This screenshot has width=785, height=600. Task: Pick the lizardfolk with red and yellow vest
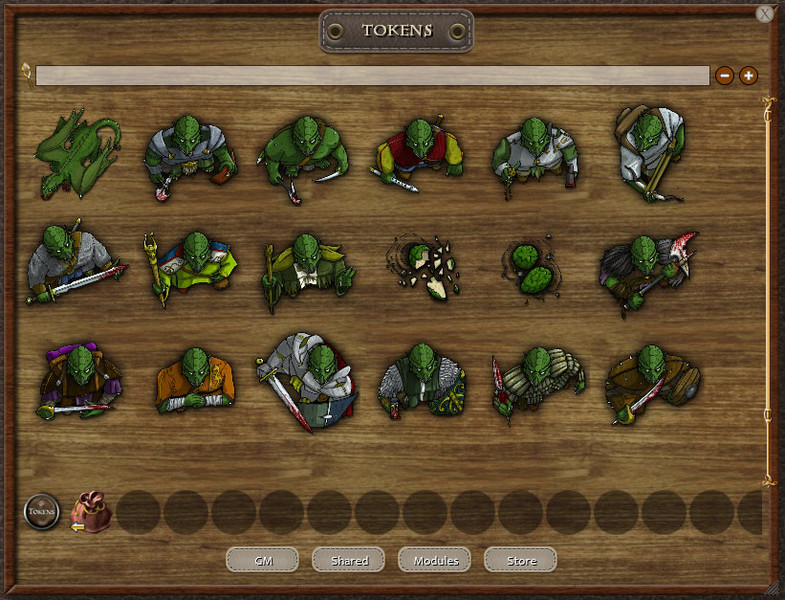(420, 155)
